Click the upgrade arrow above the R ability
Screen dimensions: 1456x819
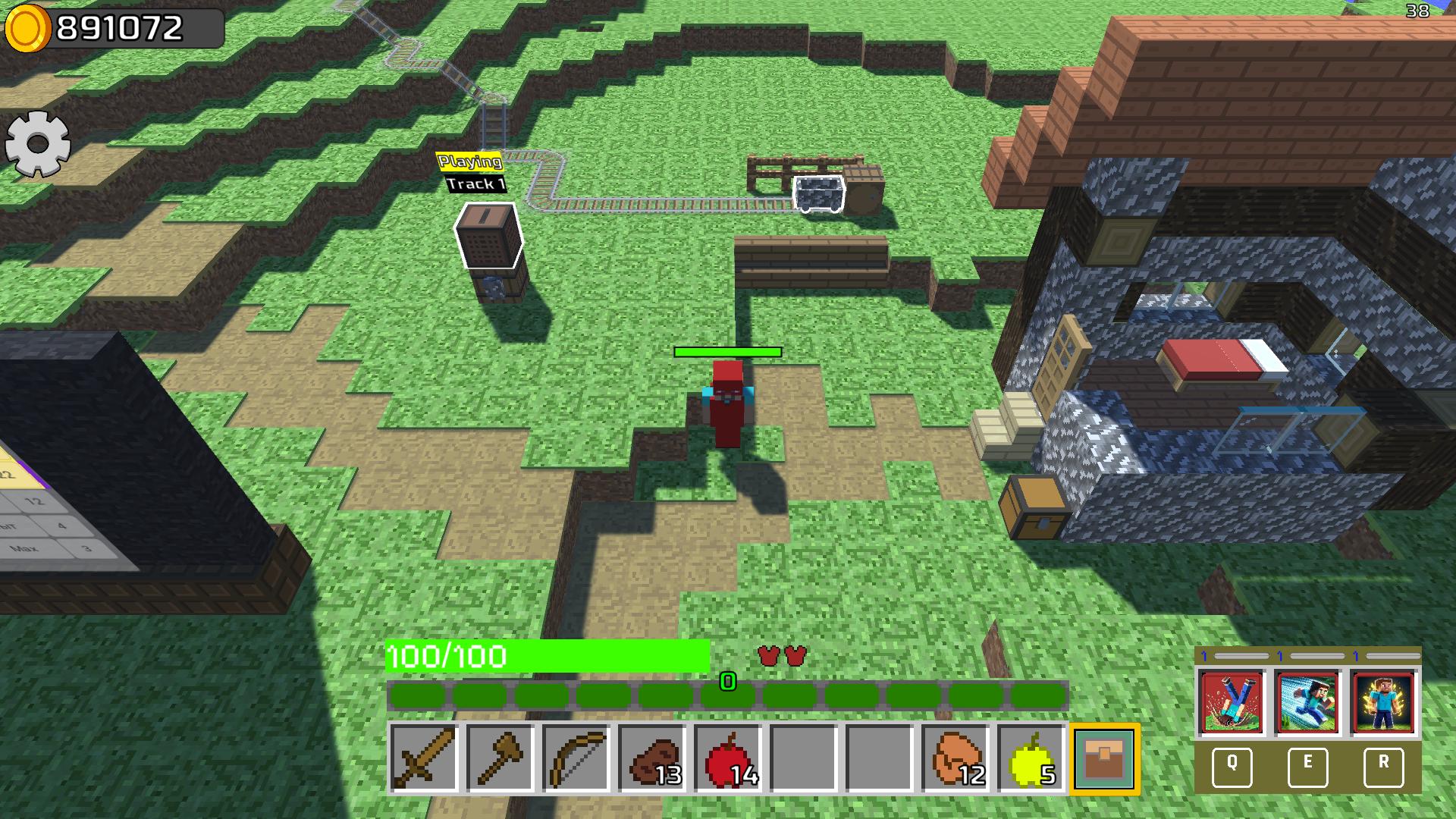(1356, 655)
